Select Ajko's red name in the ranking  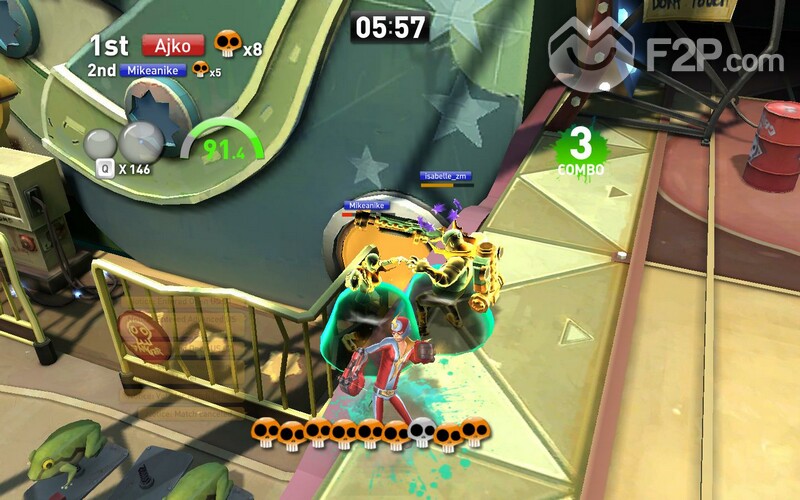coord(173,45)
